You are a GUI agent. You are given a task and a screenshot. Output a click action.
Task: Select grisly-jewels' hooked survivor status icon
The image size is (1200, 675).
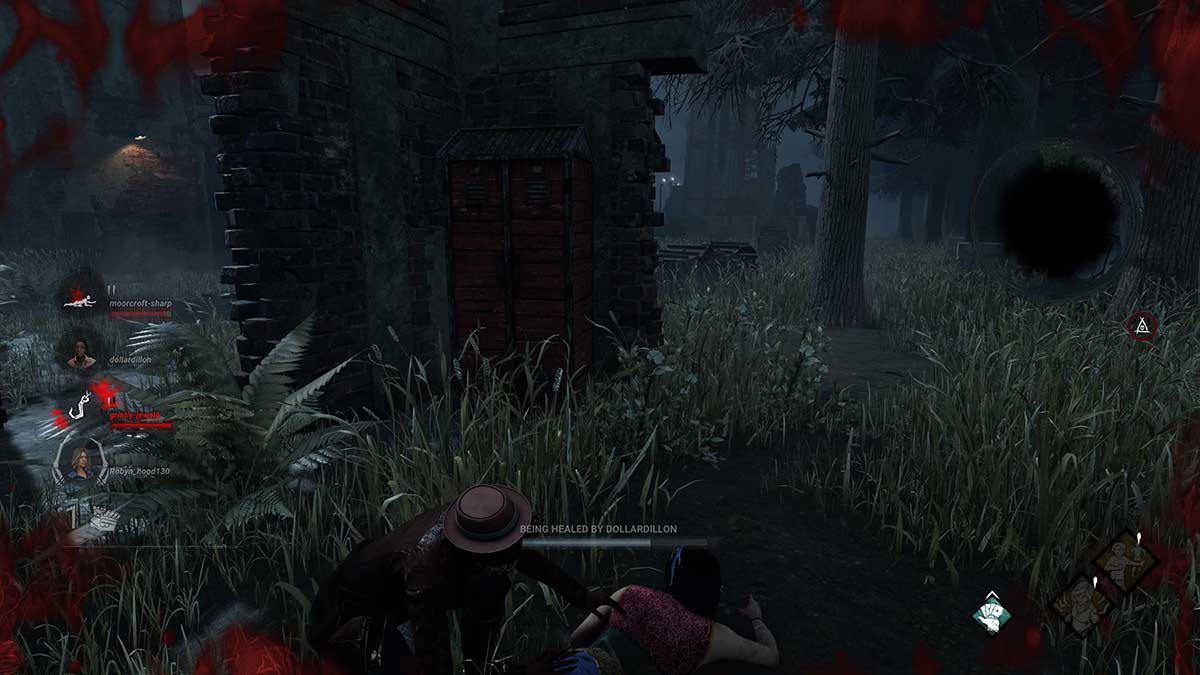point(80,405)
